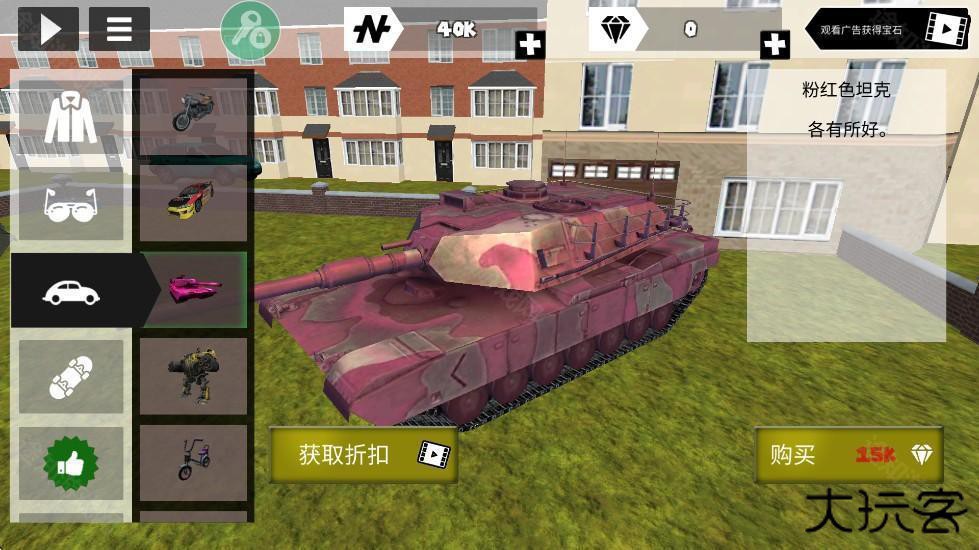Choose the pink tank thumbnail
This screenshot has height=550, width=979.
pos(194,289)
